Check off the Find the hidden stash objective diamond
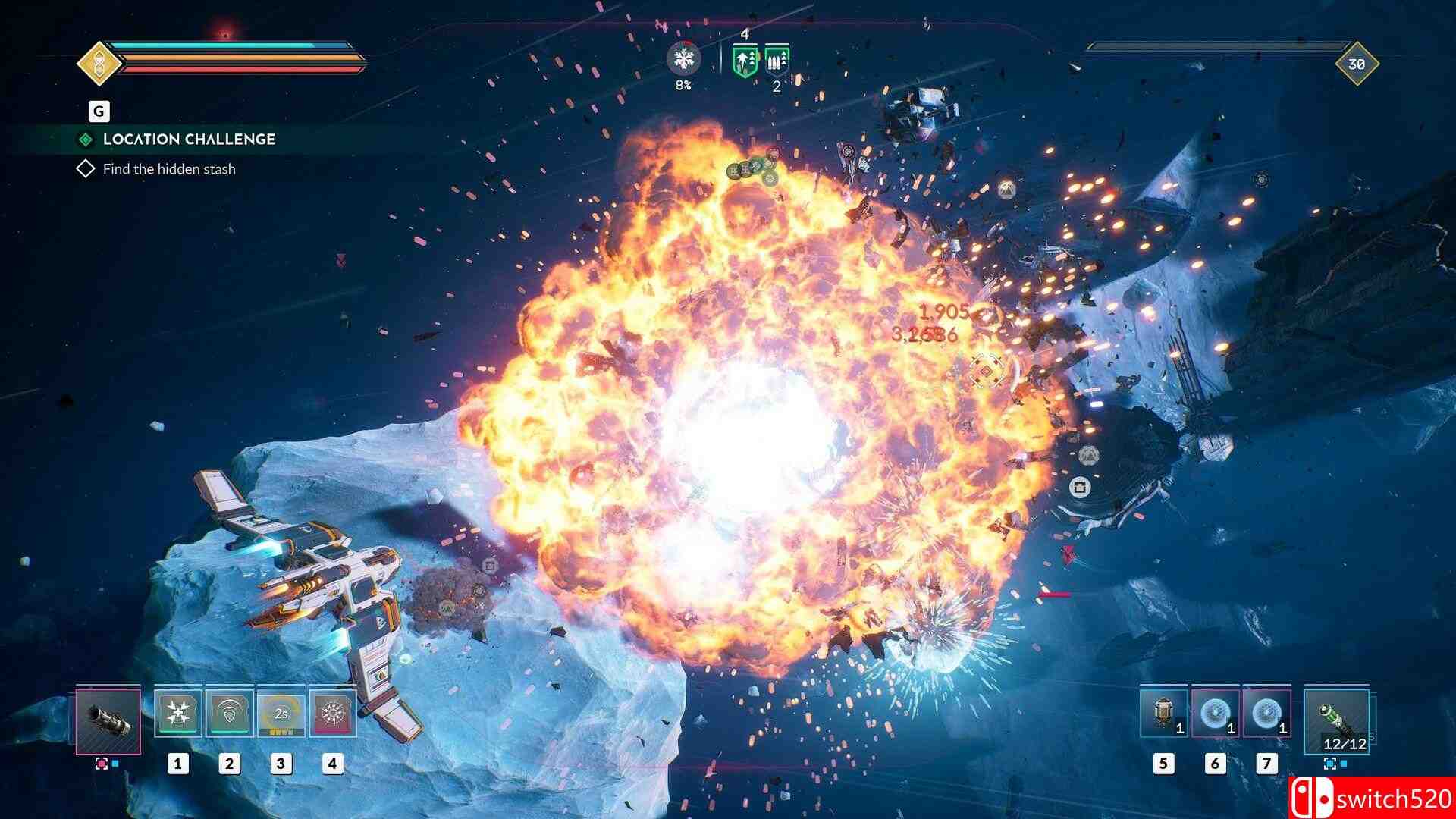The height and width of the screenshot is (819, 1456). point(85,168)
